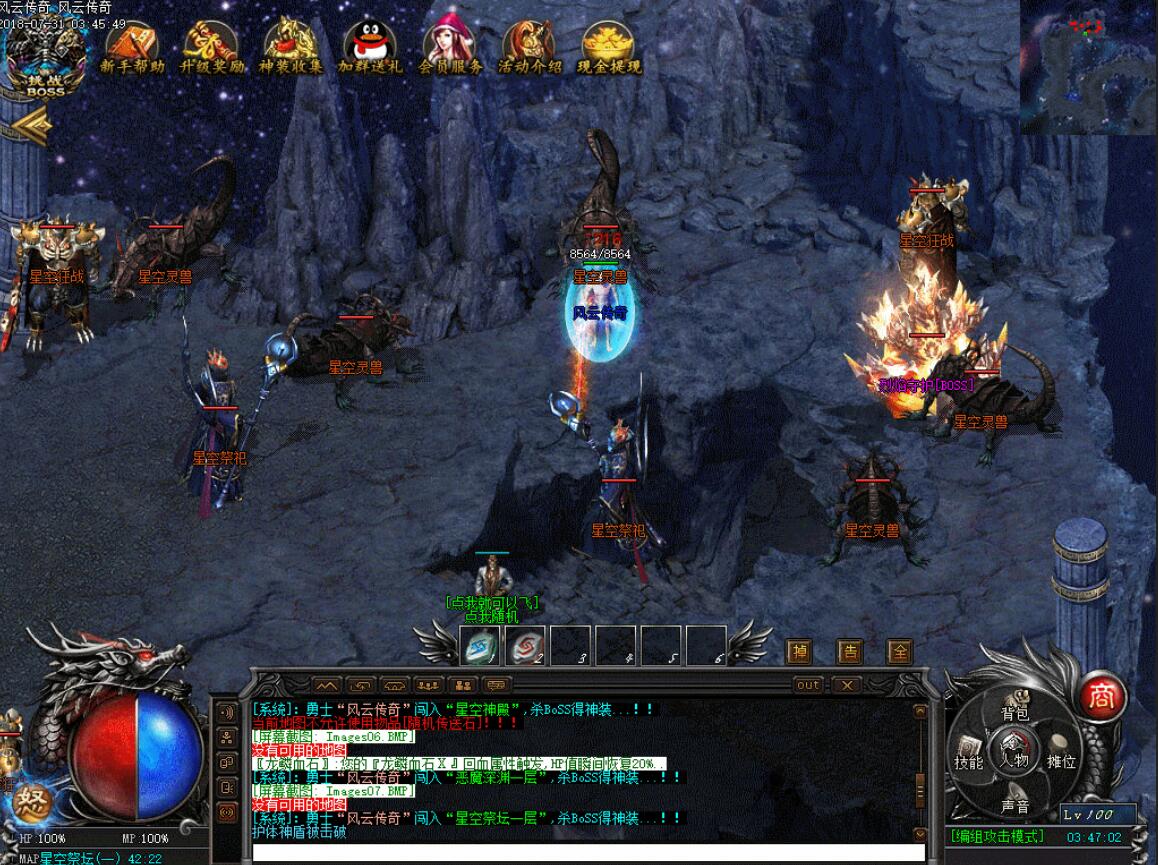This screenshot has width=1158, height=865.
Task: Click the 全 button
Action: pos(901,652)
